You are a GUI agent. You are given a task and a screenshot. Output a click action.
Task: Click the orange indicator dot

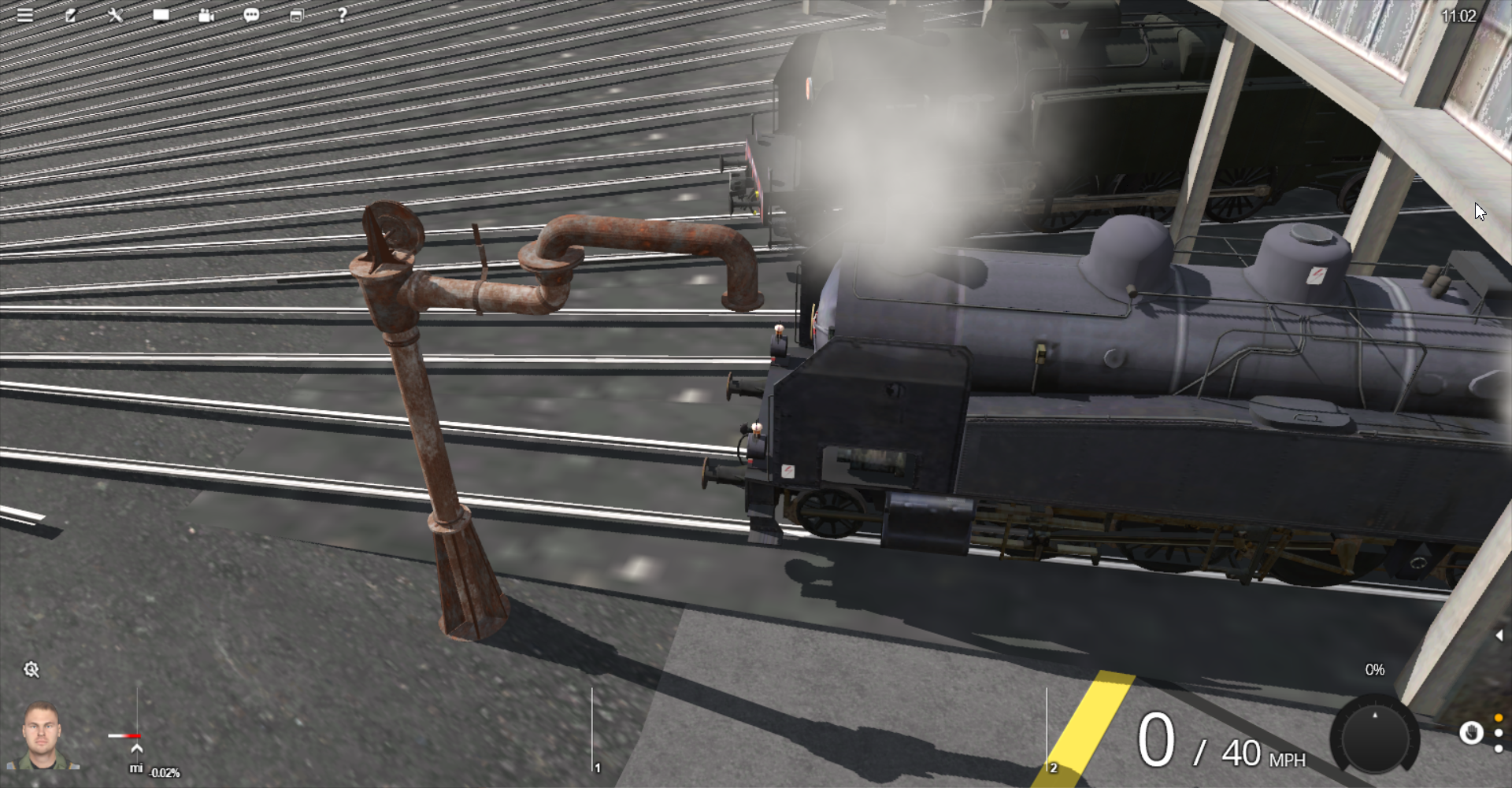(1499, 718)
